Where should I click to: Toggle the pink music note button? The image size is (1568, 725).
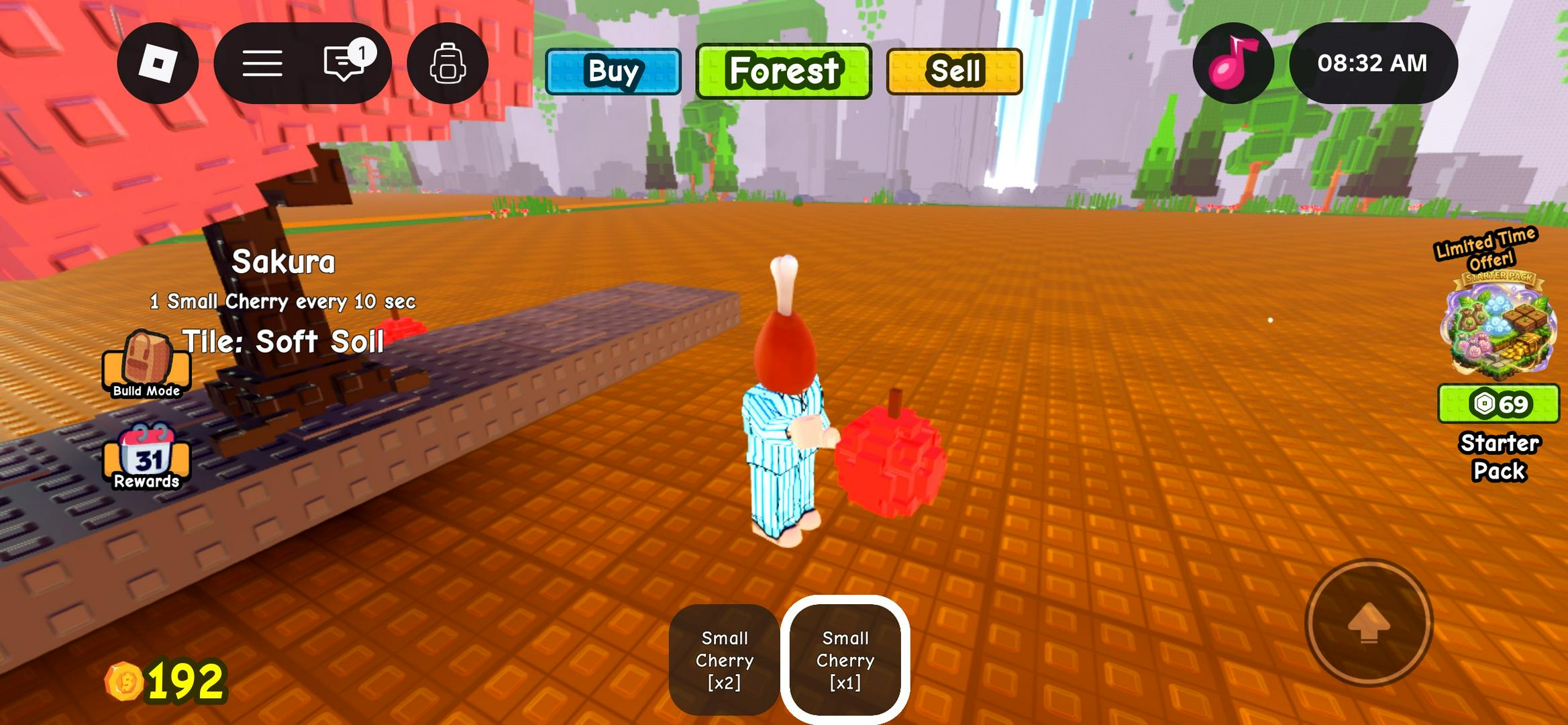pyautogui.click(x=1233, y=63)
